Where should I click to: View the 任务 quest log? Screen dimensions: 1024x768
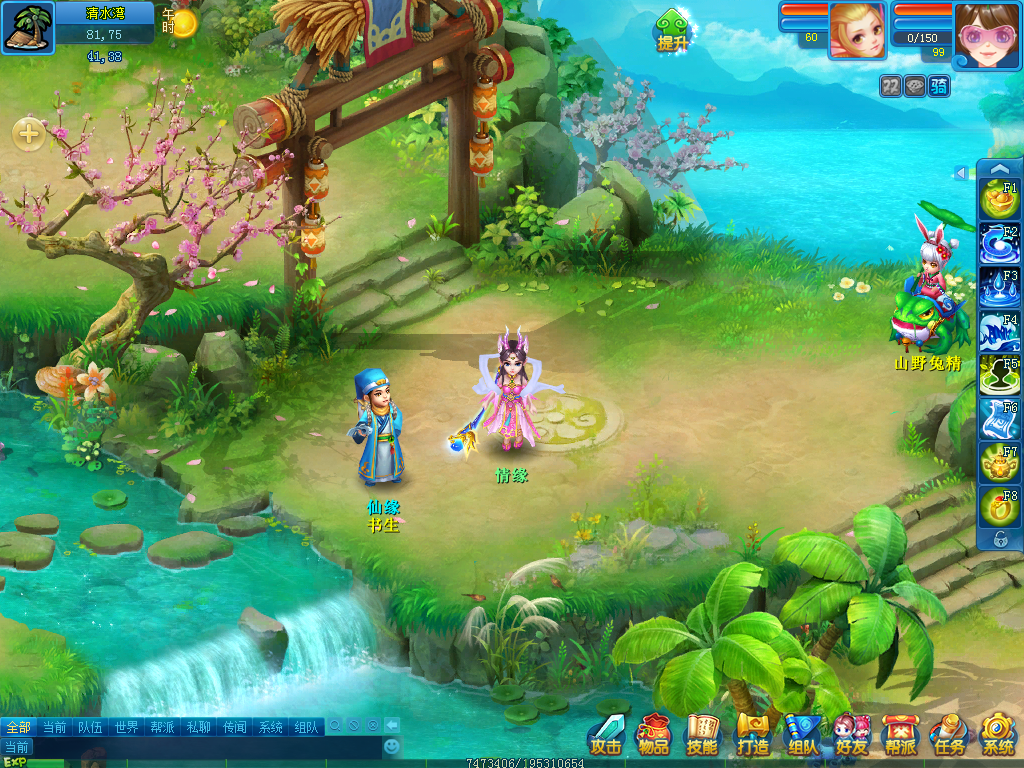pyautogui.click(x=949, y=735)
